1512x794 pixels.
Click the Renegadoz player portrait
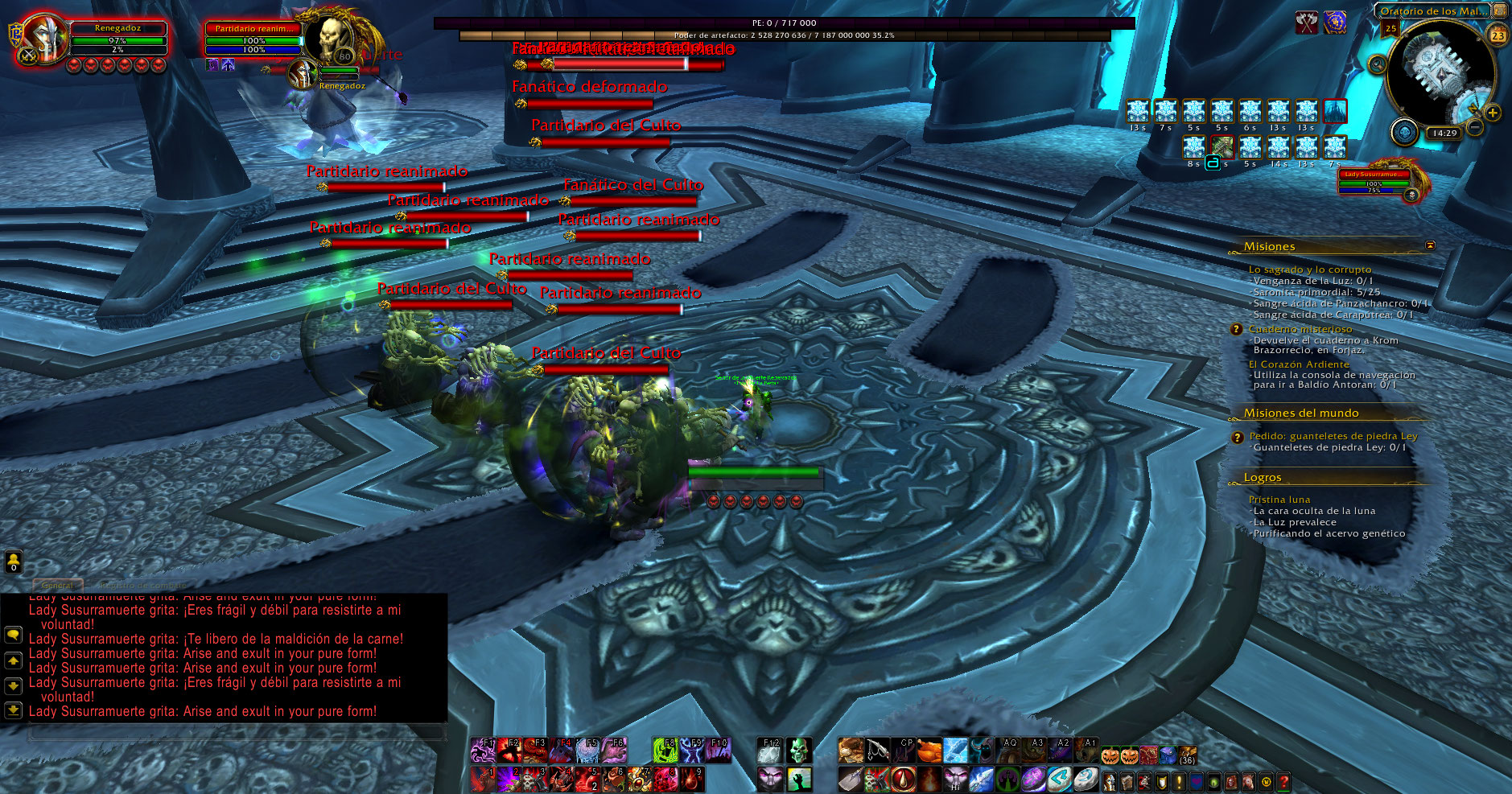coord(46,39)
